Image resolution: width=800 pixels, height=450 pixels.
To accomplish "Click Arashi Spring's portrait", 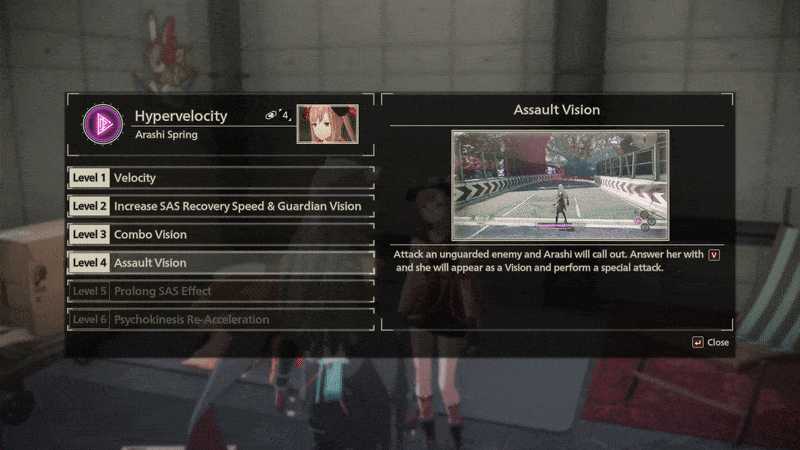I will (327, 124).
